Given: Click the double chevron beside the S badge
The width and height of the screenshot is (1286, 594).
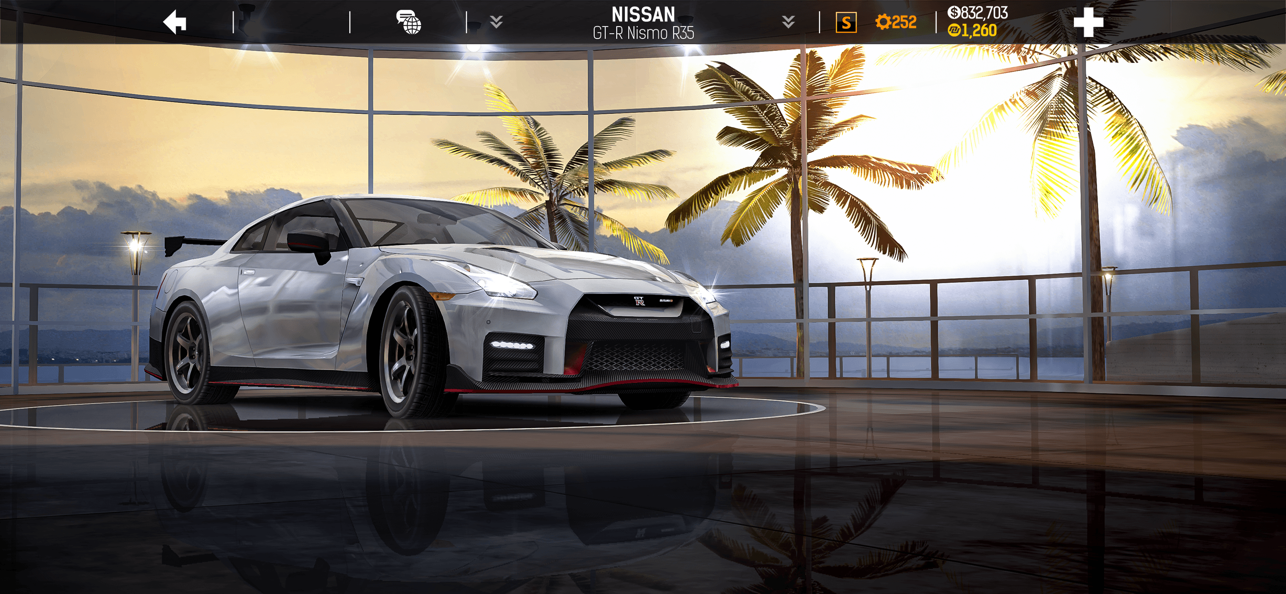Looking at the screenshot, I should pyautogui.click(x=788, y=22).
